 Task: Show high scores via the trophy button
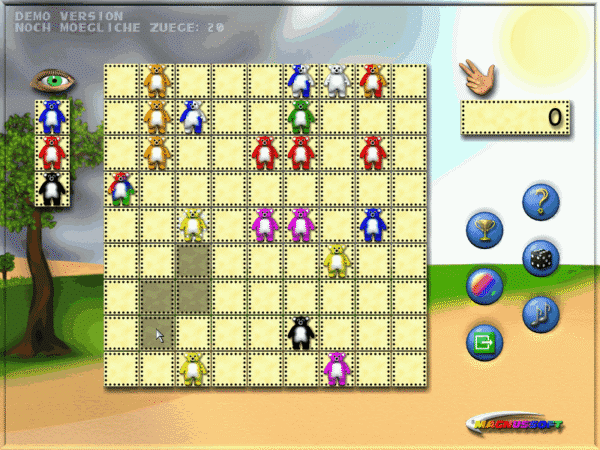[484, 231]
